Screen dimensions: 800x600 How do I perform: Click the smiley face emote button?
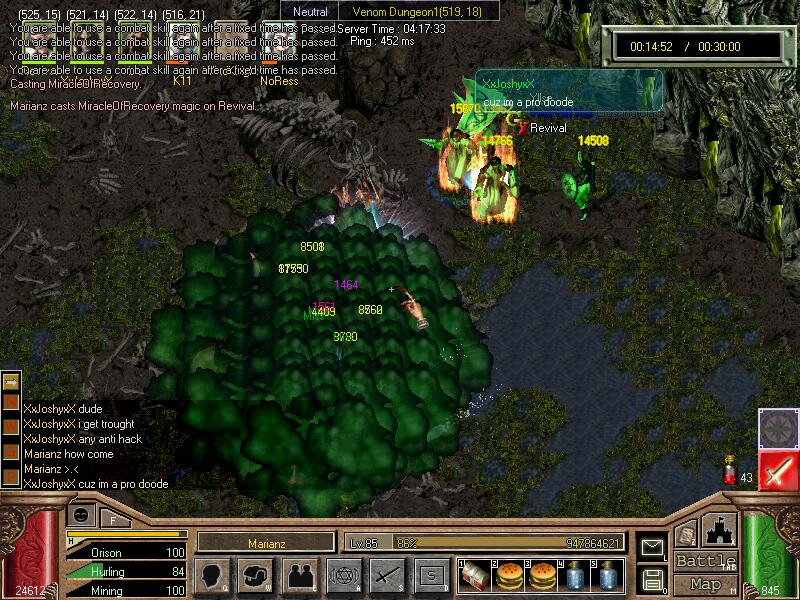(81, 514)
